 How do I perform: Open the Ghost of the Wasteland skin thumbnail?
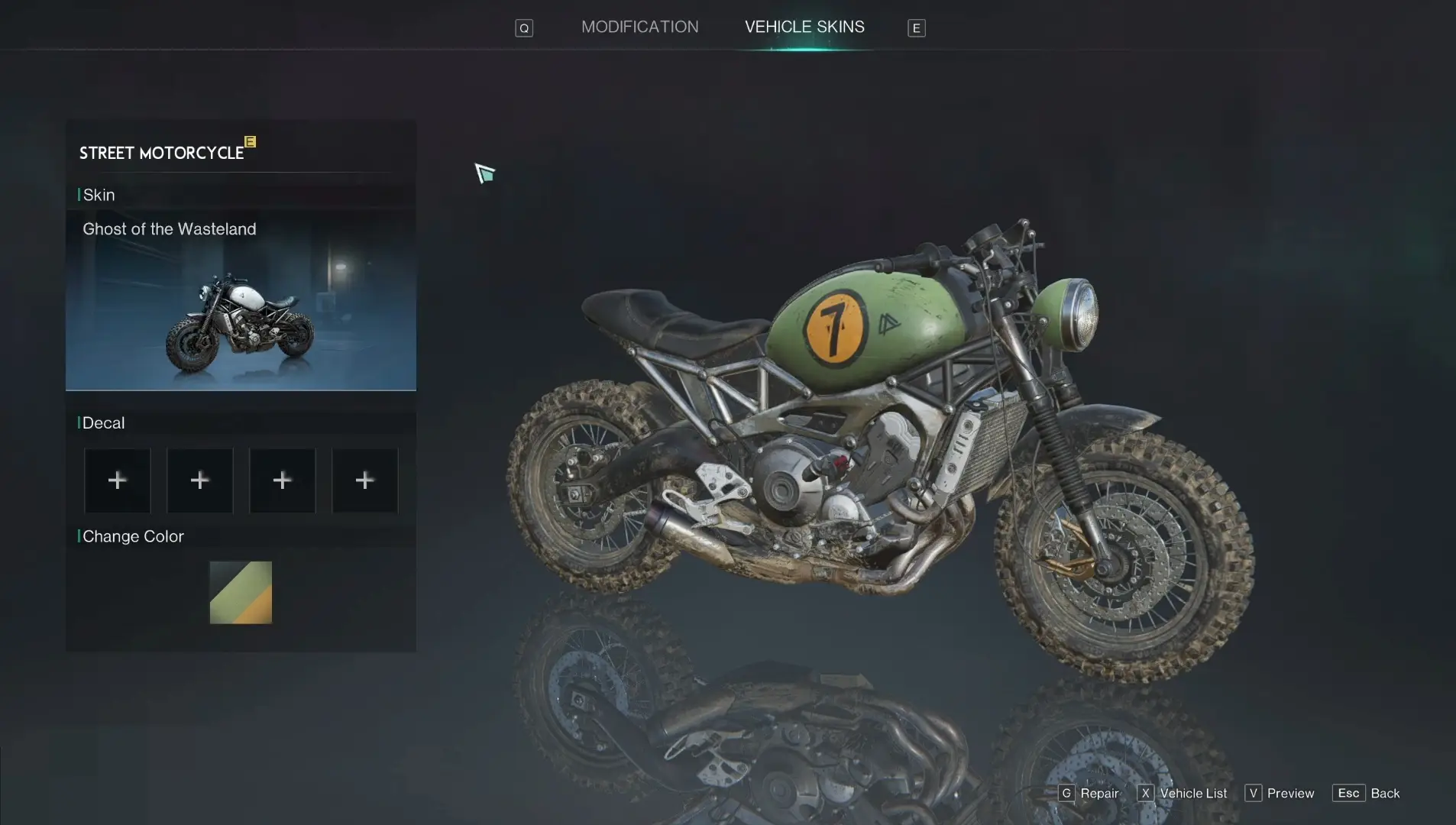241,302
